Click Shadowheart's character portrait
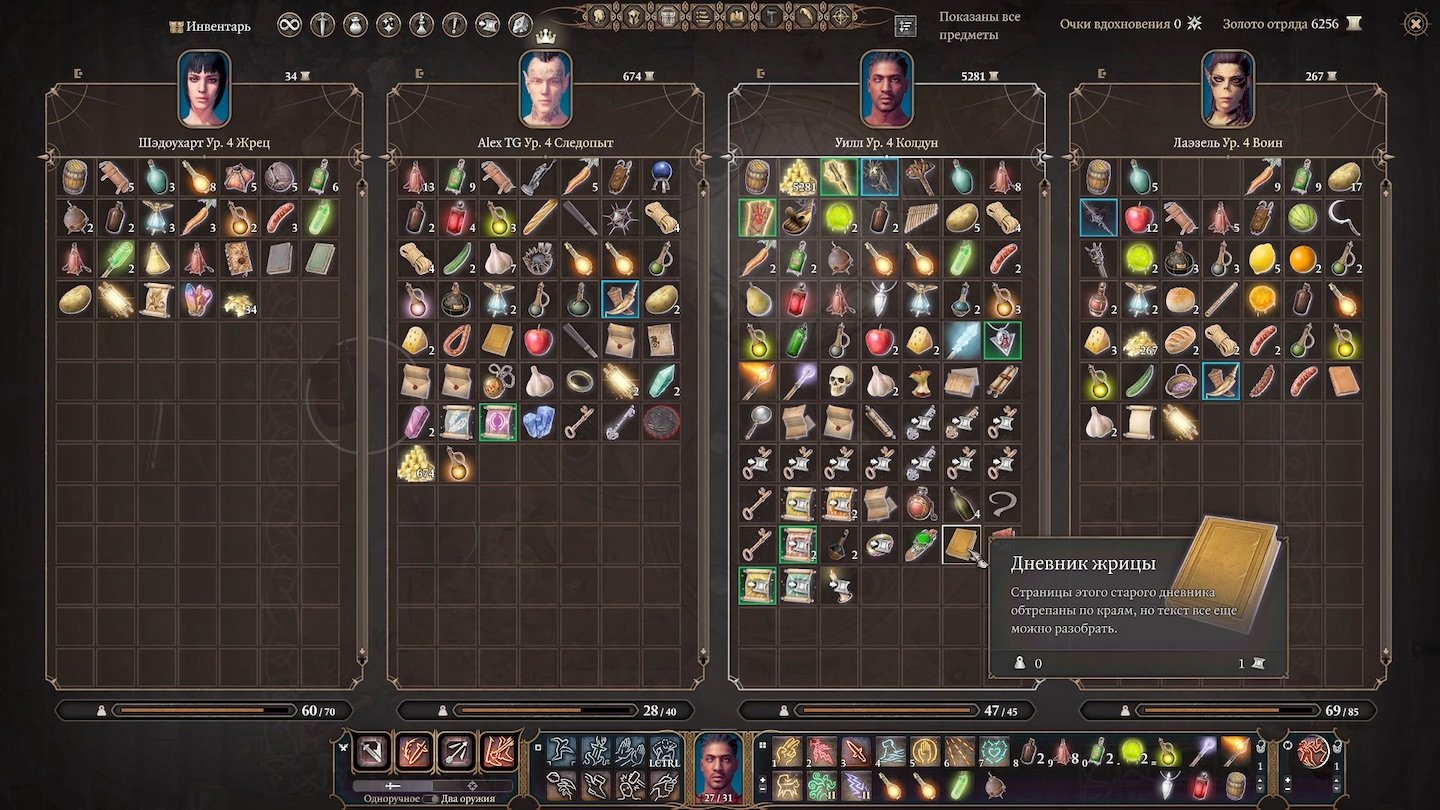 click(x=204, y=89)
